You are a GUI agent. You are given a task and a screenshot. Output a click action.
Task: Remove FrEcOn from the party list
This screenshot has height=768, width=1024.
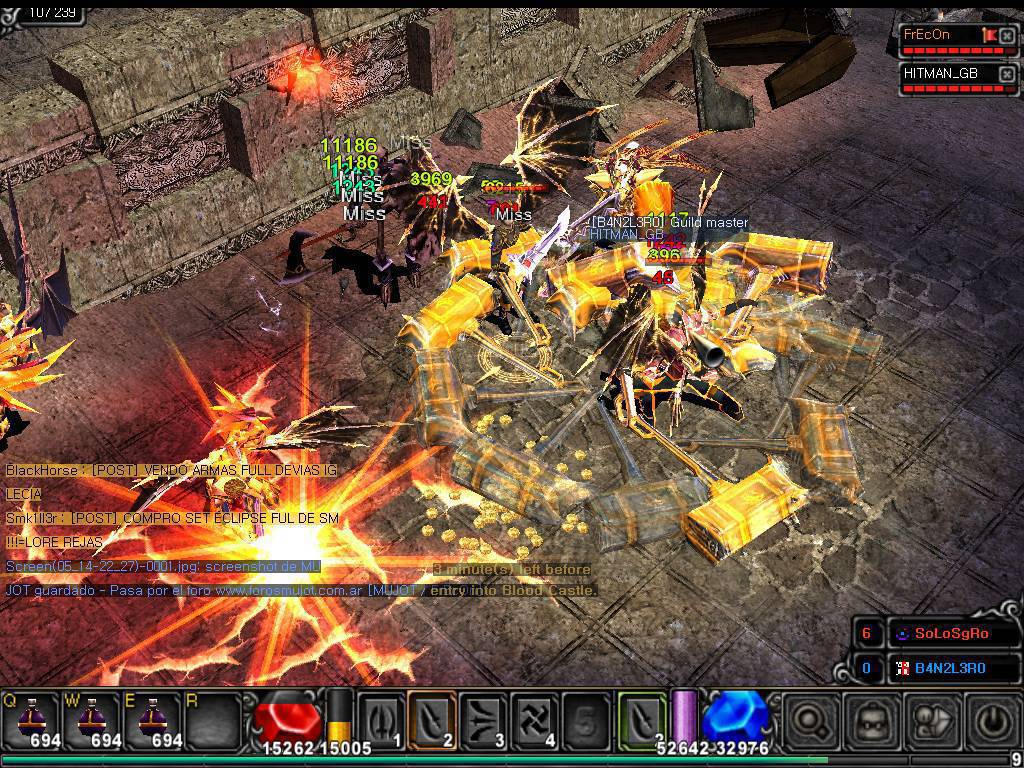(x=1007, y=36)
